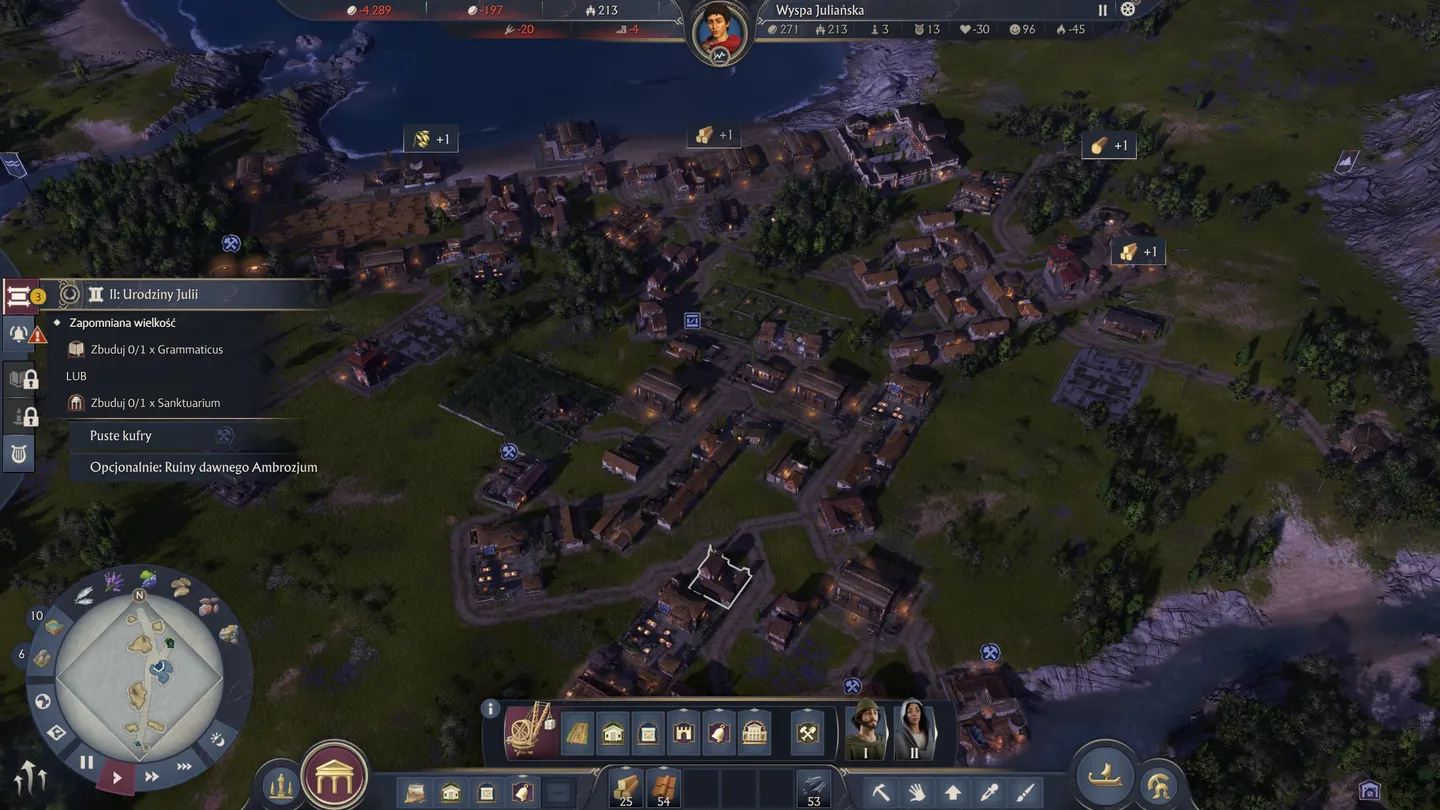Viewport: 1440px width, 810px height.
Task: Open the governor portrait at top center
Action: (720, 33)
